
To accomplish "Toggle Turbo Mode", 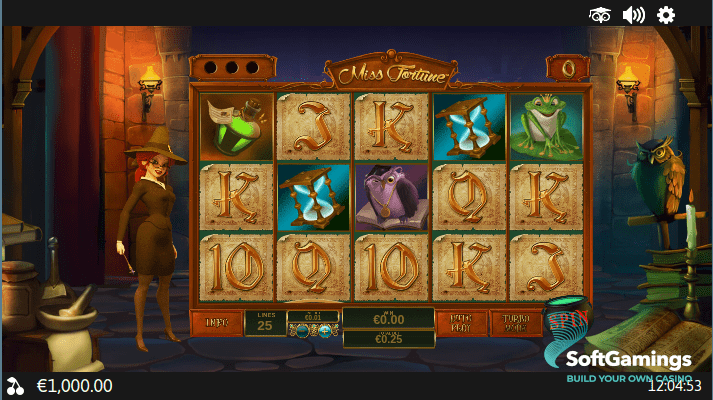I will (515, 323).
